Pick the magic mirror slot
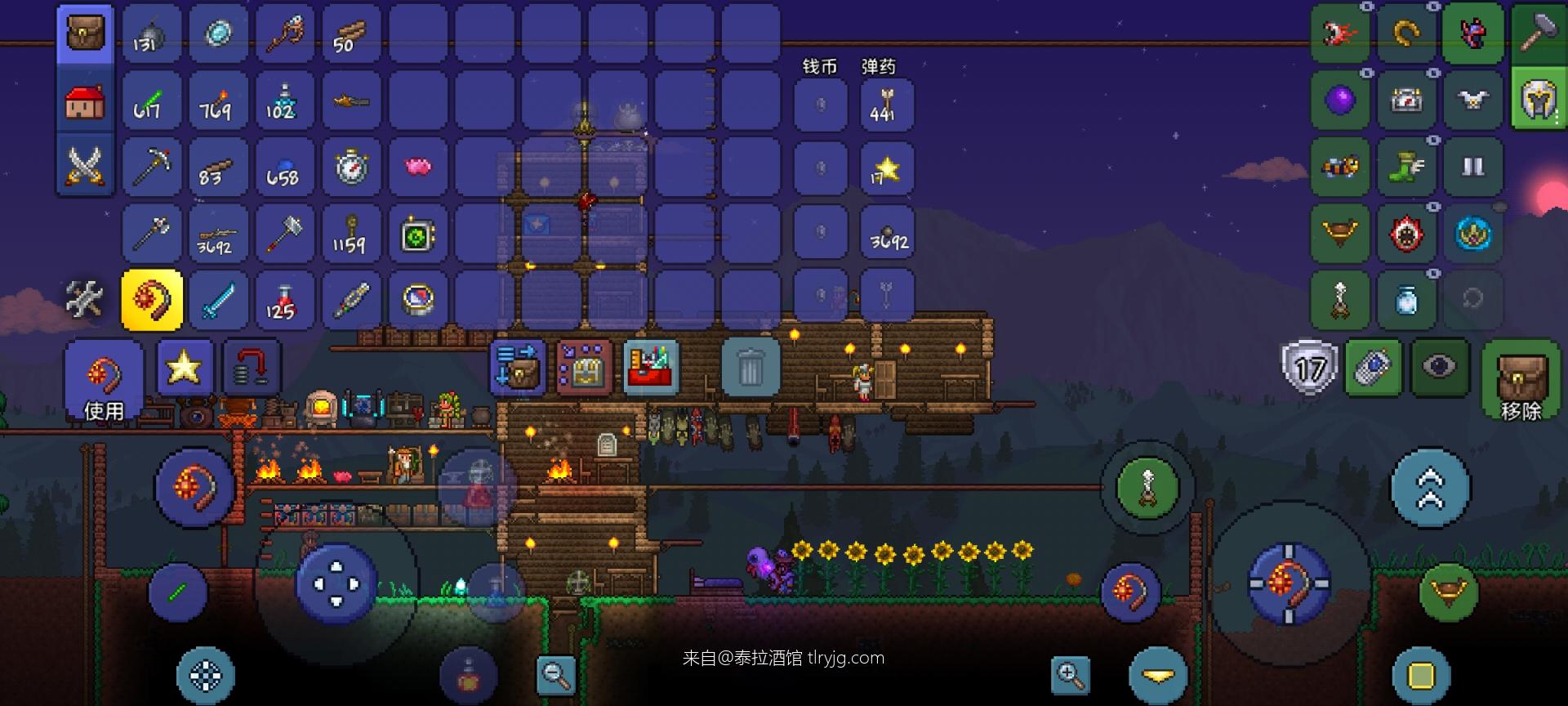This screenshot has width=1568, height=706. tap(218, 34)
